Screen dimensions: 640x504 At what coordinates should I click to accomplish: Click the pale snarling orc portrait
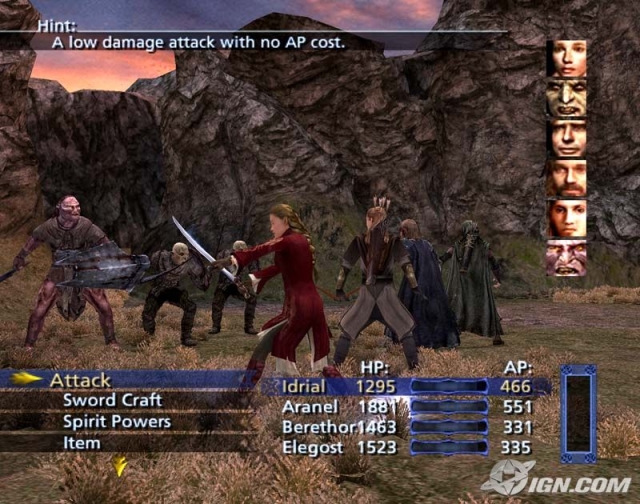point(566,258)
